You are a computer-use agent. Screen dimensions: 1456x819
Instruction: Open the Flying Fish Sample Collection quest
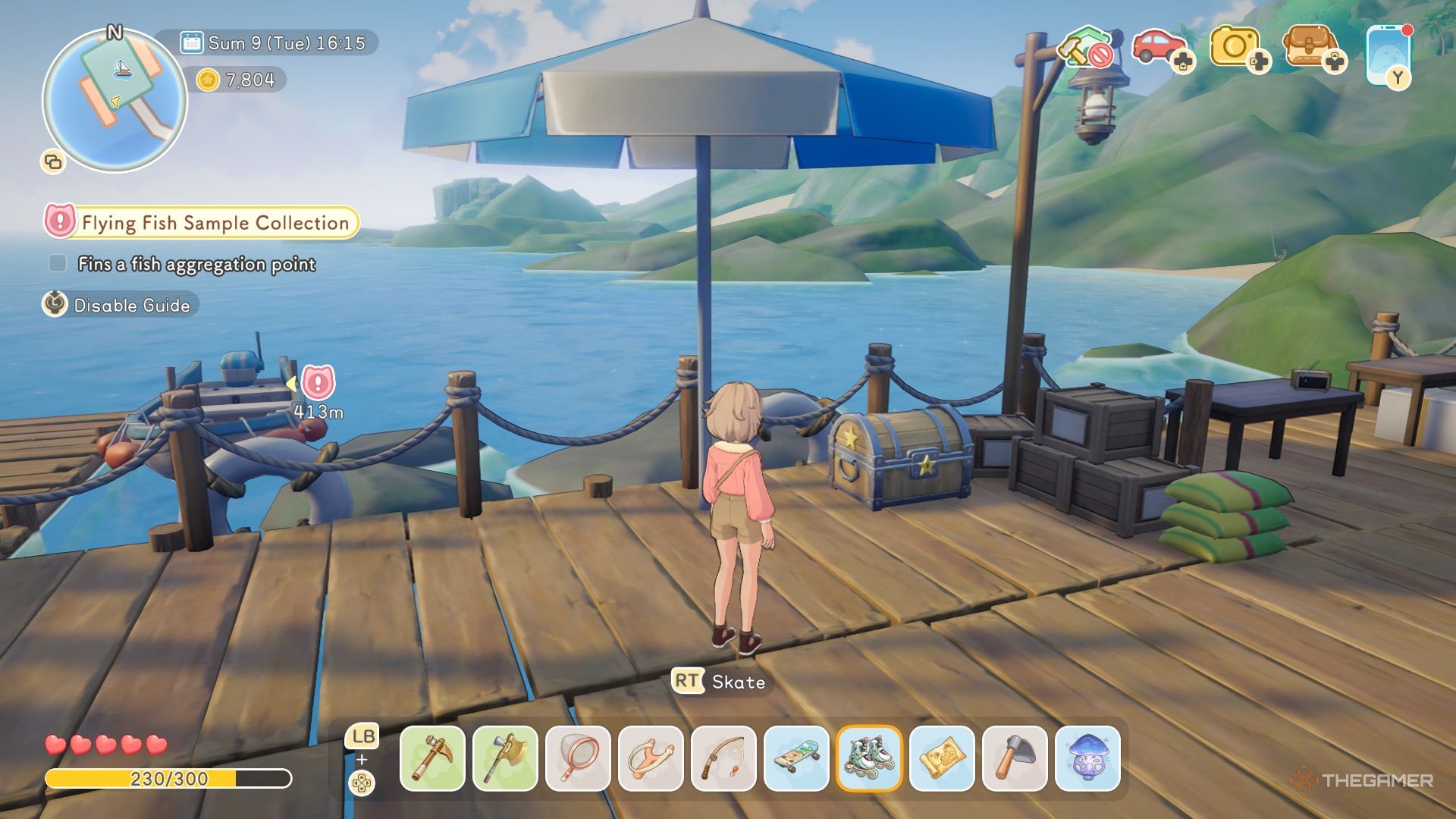[x=214, y=223]
